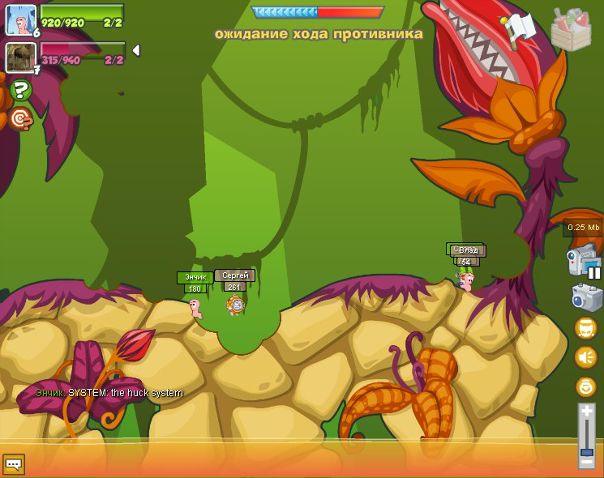Click the orange face icon below the speaker
604x478 pixels.
[x=586, y=386]
